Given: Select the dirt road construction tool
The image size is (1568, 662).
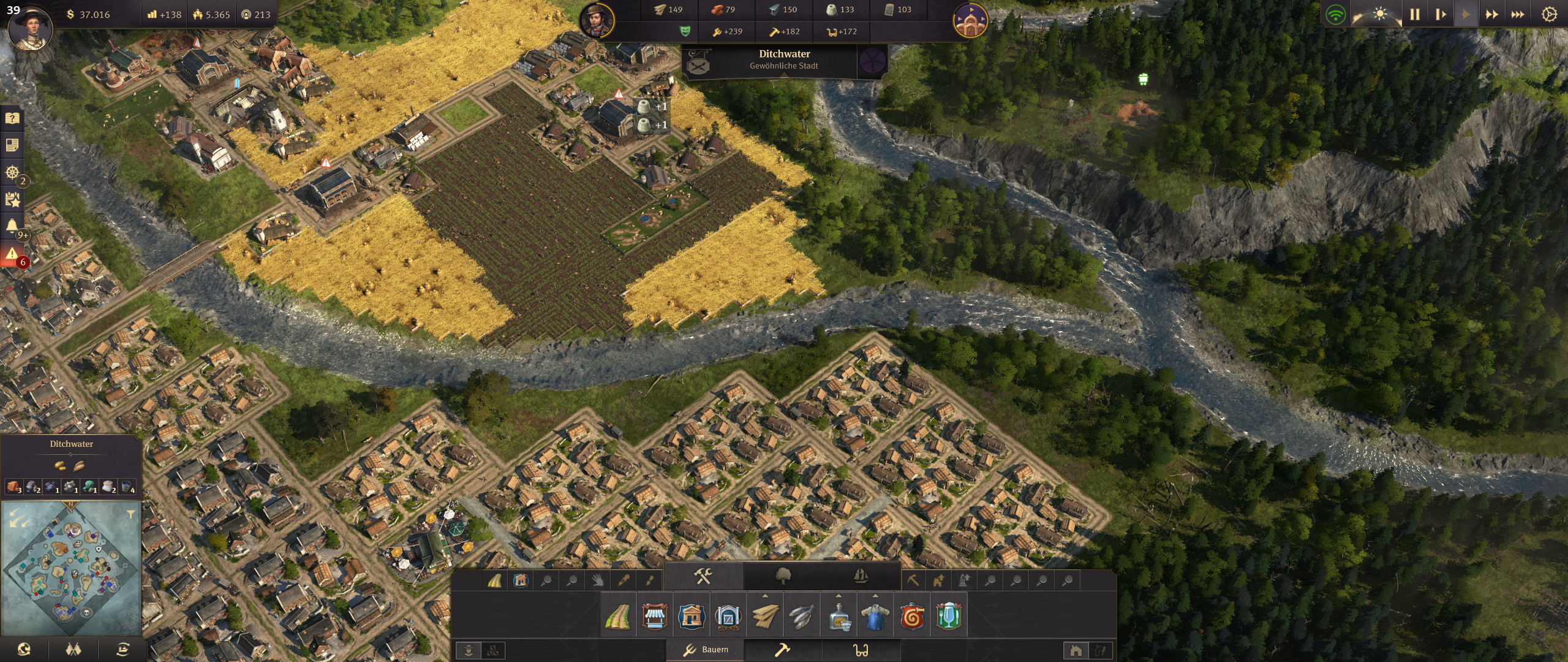Looking at the screenshot, I should click(617, 618).
